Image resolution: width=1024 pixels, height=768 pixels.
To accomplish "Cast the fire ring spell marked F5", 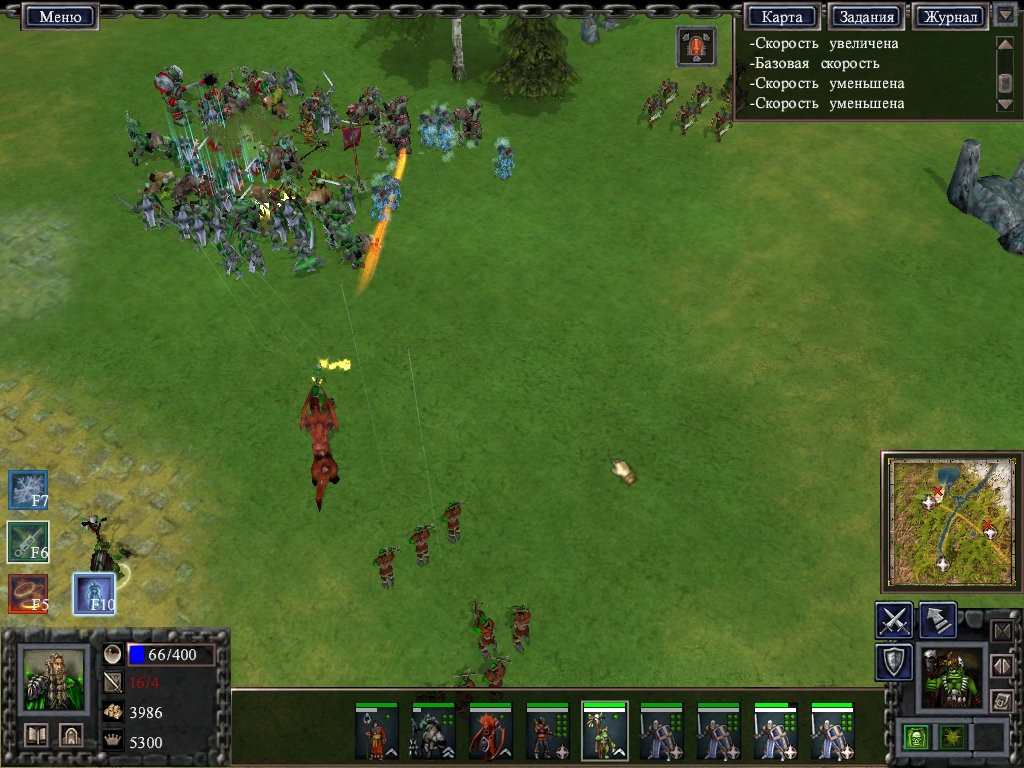I will (28, 594).
